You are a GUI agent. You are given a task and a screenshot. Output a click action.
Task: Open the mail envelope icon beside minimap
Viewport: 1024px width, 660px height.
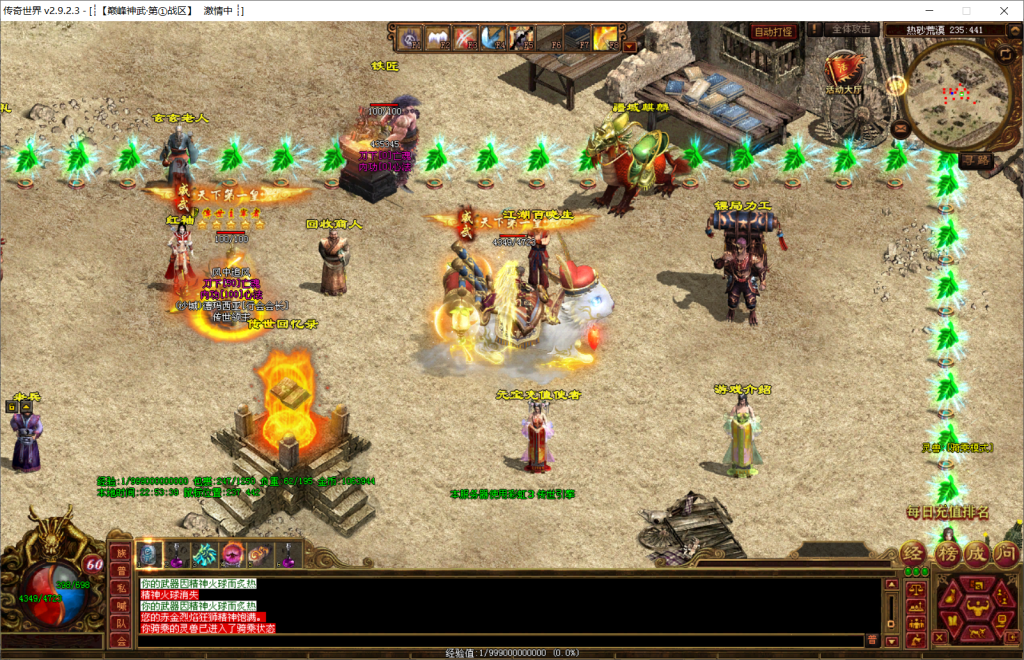pos(900,127)
